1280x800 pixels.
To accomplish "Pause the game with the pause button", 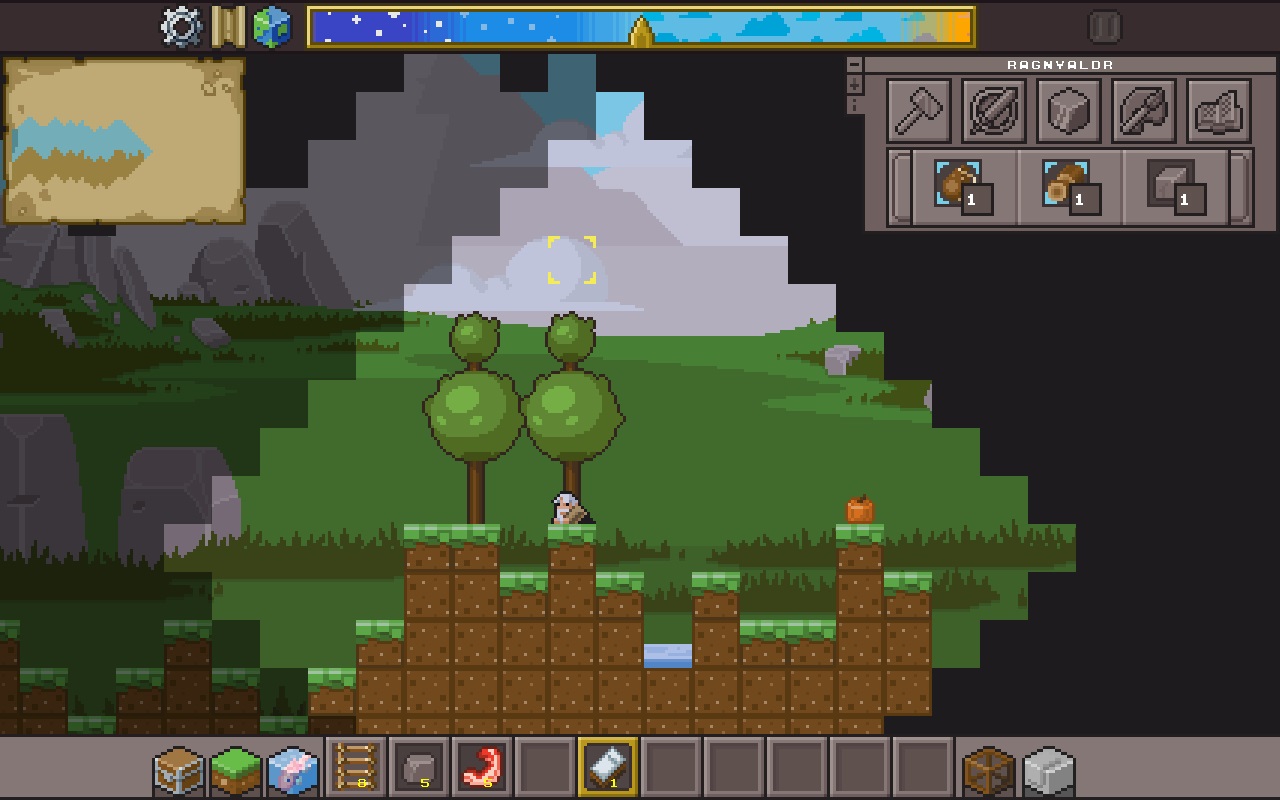I will tap(1104, 27).
